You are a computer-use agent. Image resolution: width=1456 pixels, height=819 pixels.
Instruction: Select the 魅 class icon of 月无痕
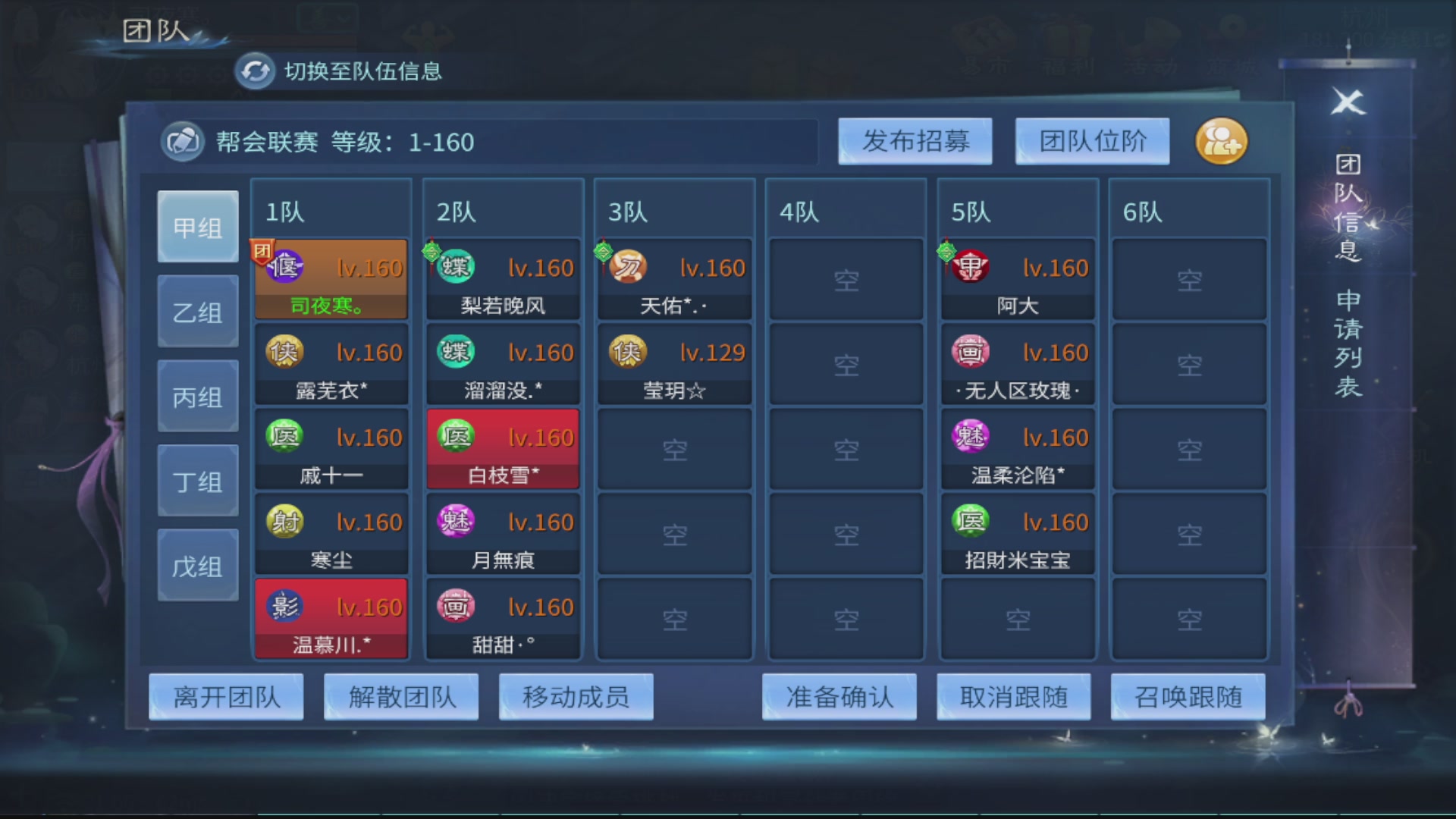(456, 522)
